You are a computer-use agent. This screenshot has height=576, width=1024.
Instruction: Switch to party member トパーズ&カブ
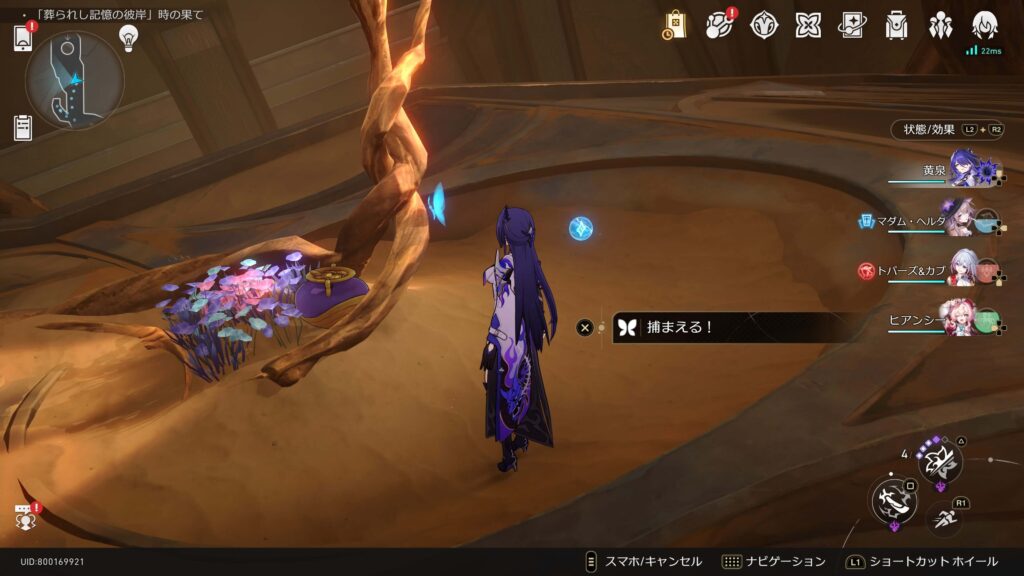962,270
